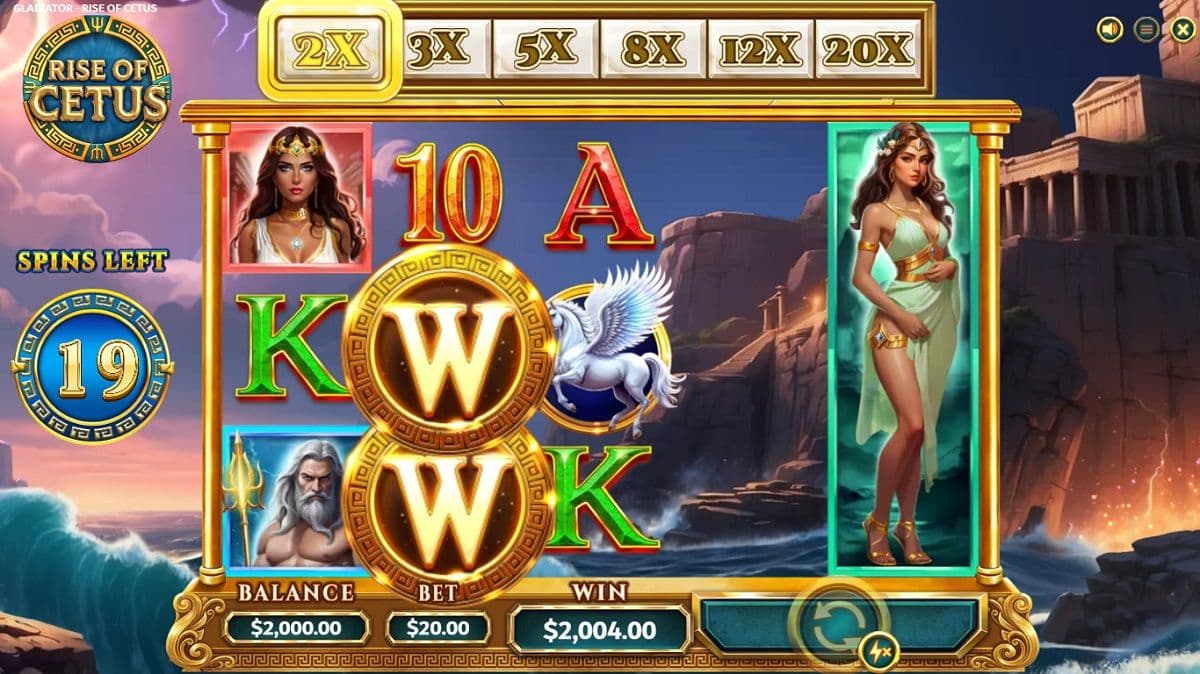Close the game with the X button
Screen dimensions: 1200x674
click(1181, 30)
